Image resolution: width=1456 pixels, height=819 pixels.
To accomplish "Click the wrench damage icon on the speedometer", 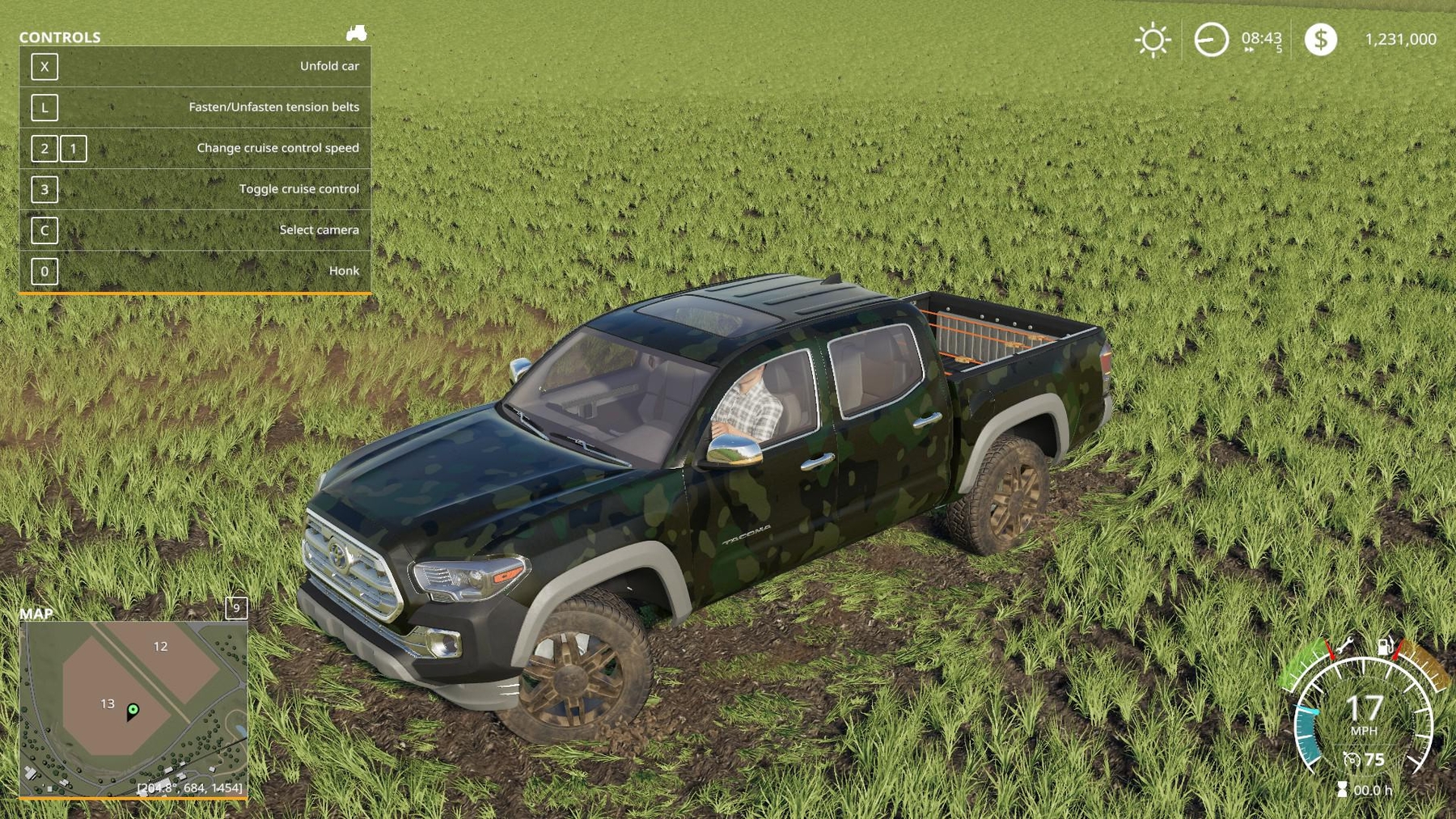I will [x=1344, y=645].
